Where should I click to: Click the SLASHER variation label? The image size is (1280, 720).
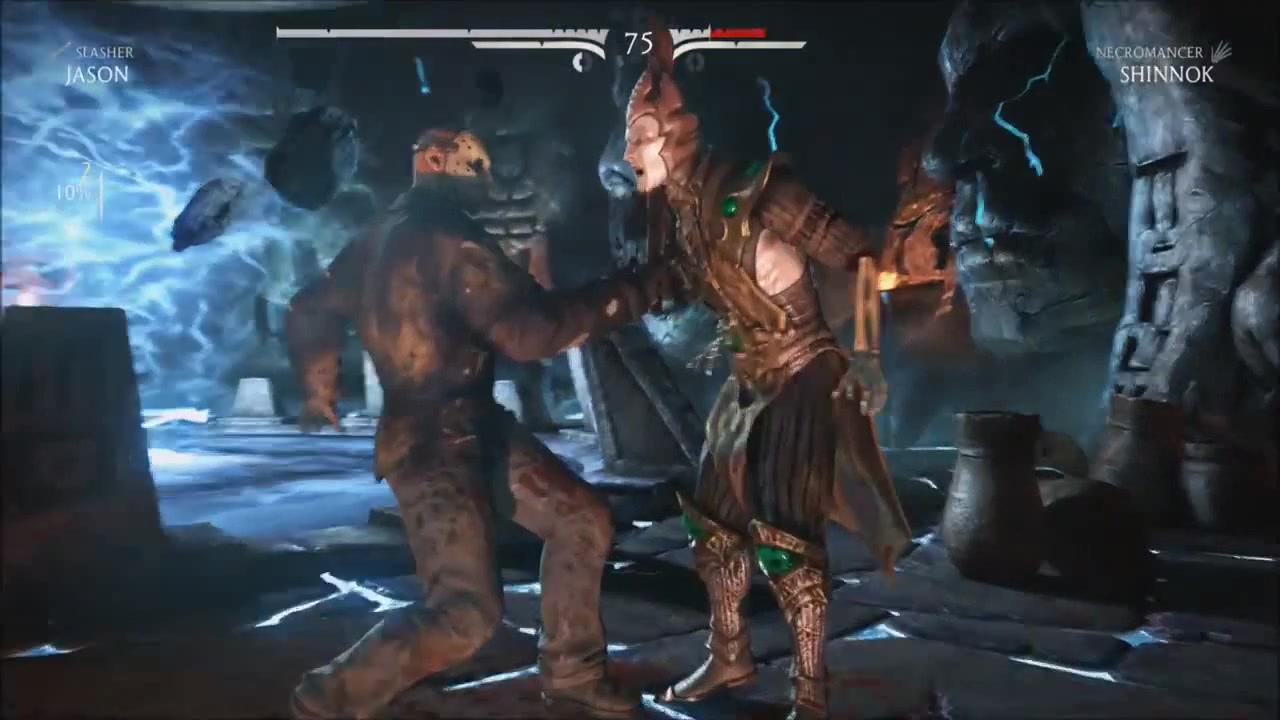(106, 52)
